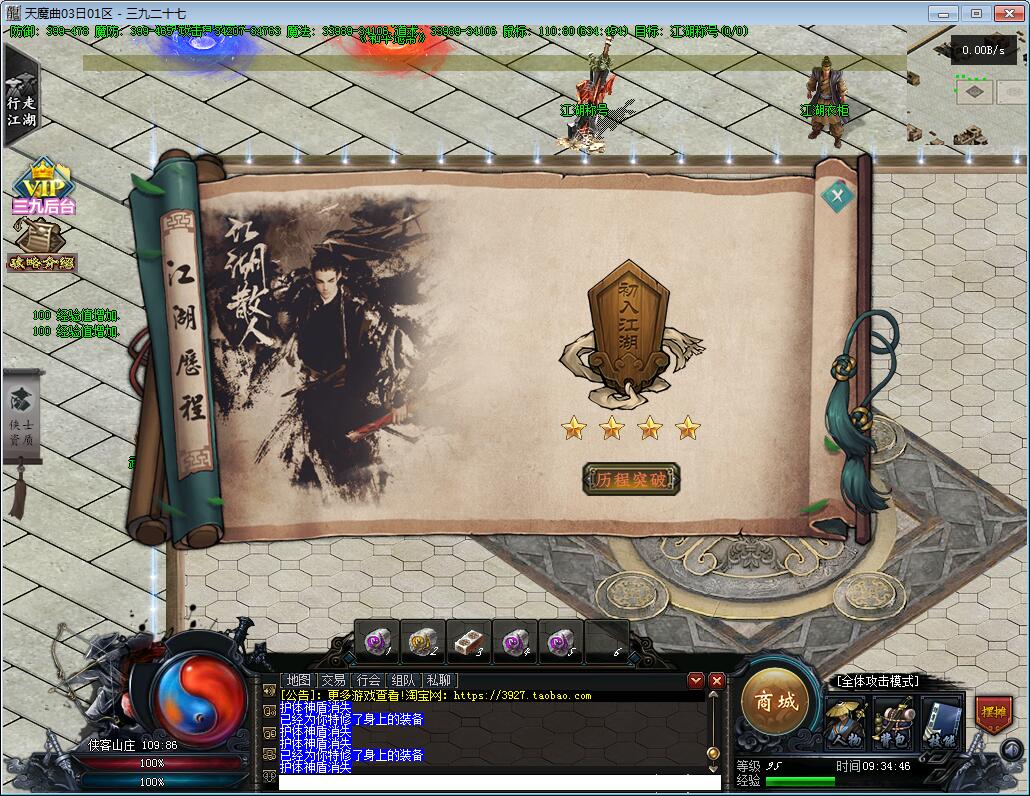
Task: Minimize the game window
Action: coord(942,13)
